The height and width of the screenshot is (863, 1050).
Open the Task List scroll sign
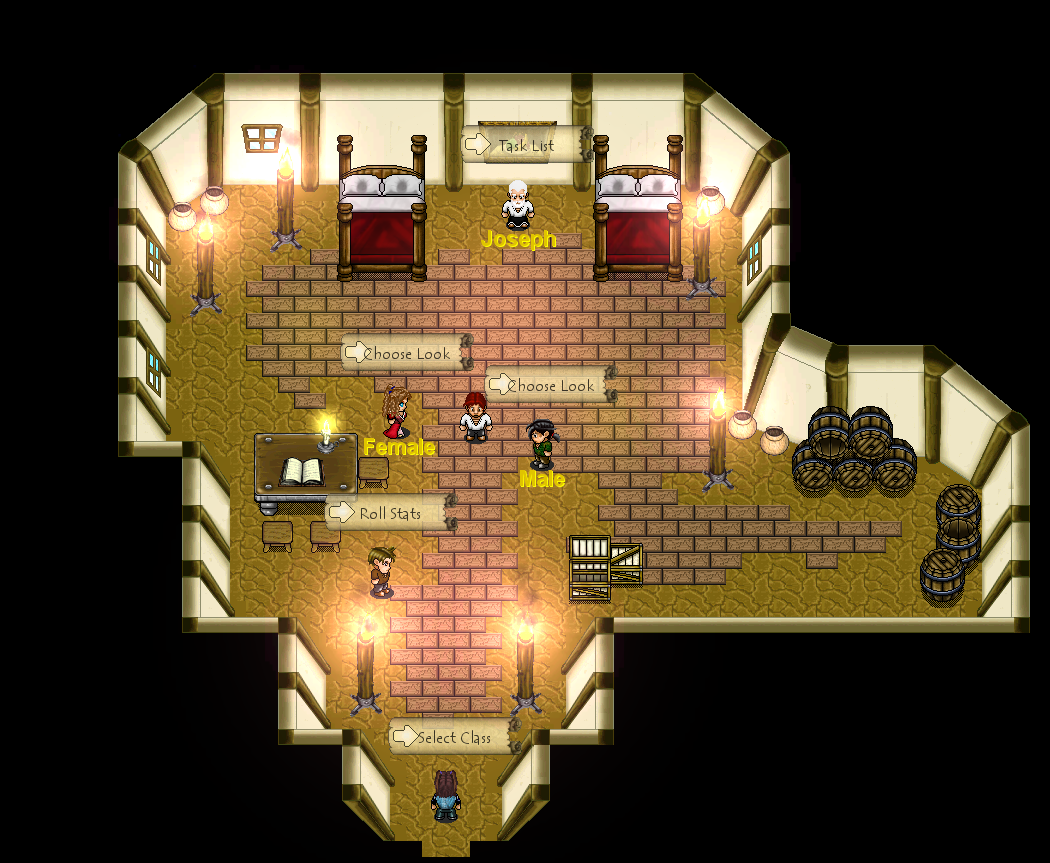(x=525, y=146)
